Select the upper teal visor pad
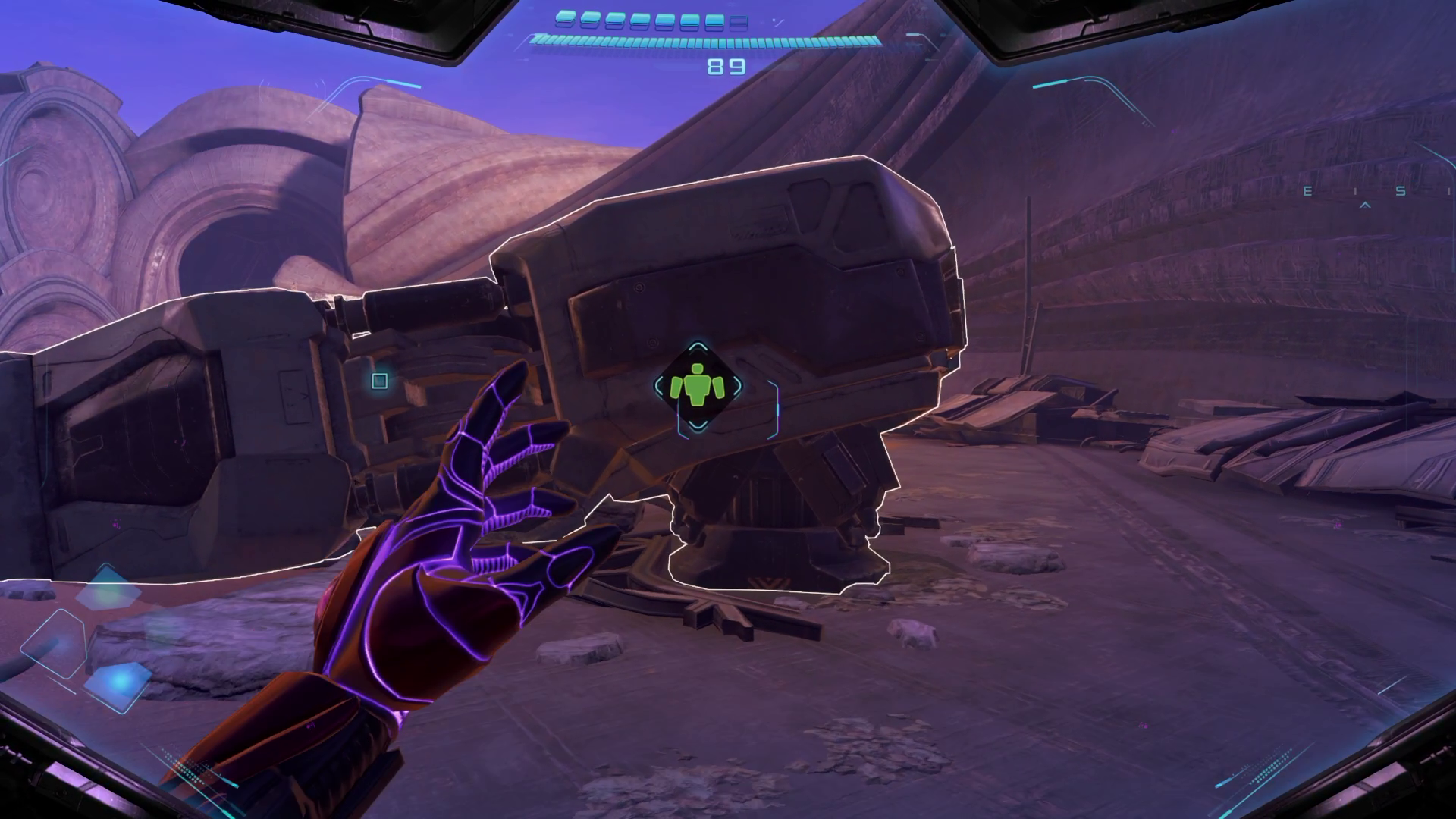Screen dimensions: 1456x819 (108, 588)
